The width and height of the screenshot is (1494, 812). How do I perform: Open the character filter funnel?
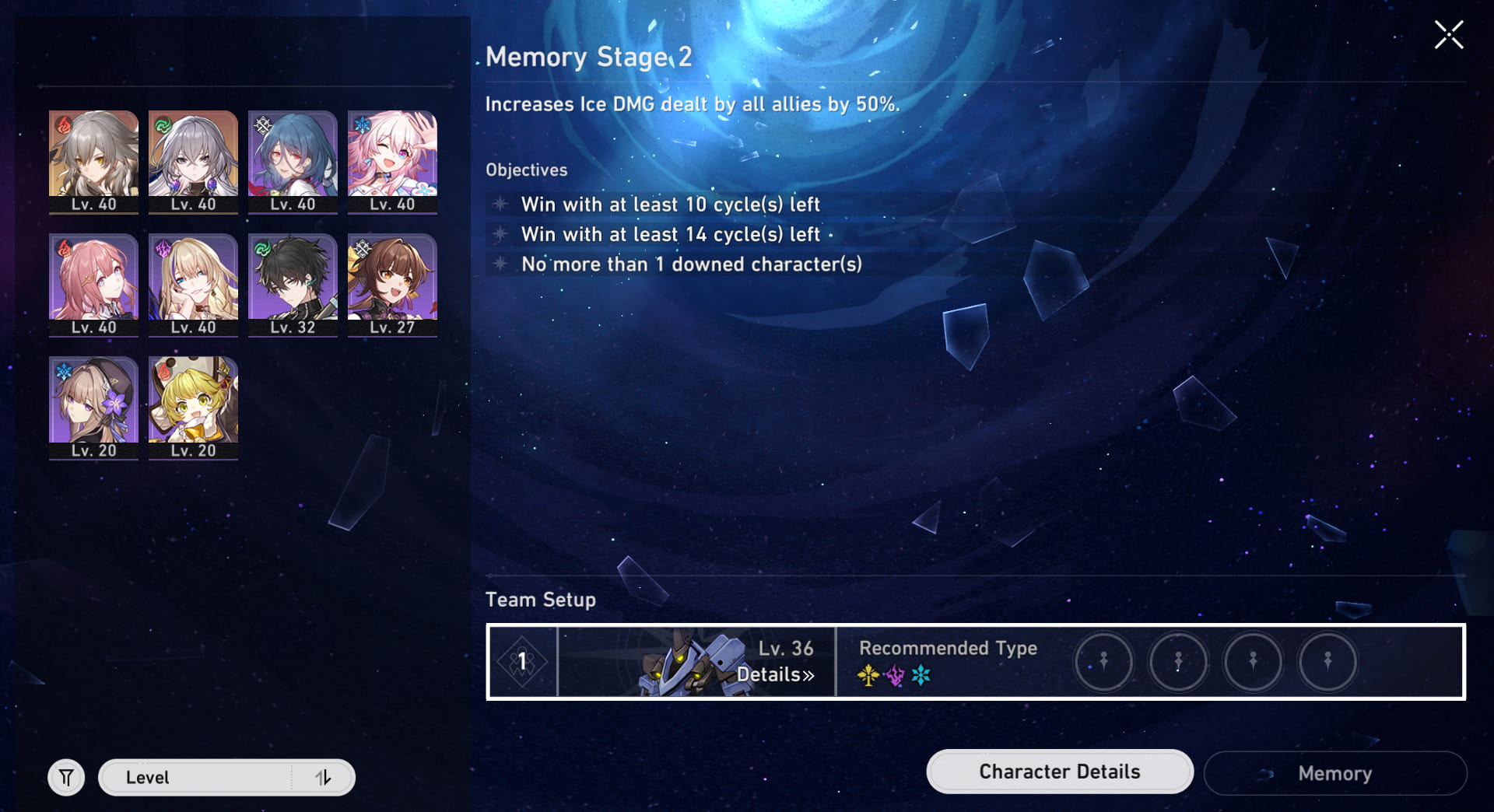66,776
